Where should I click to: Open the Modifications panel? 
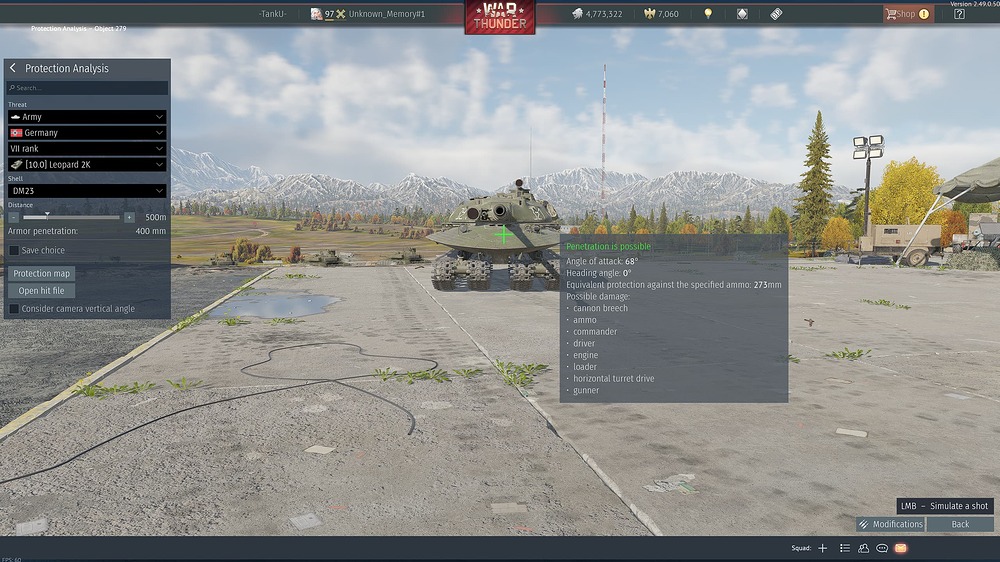(x=890, y=524)
